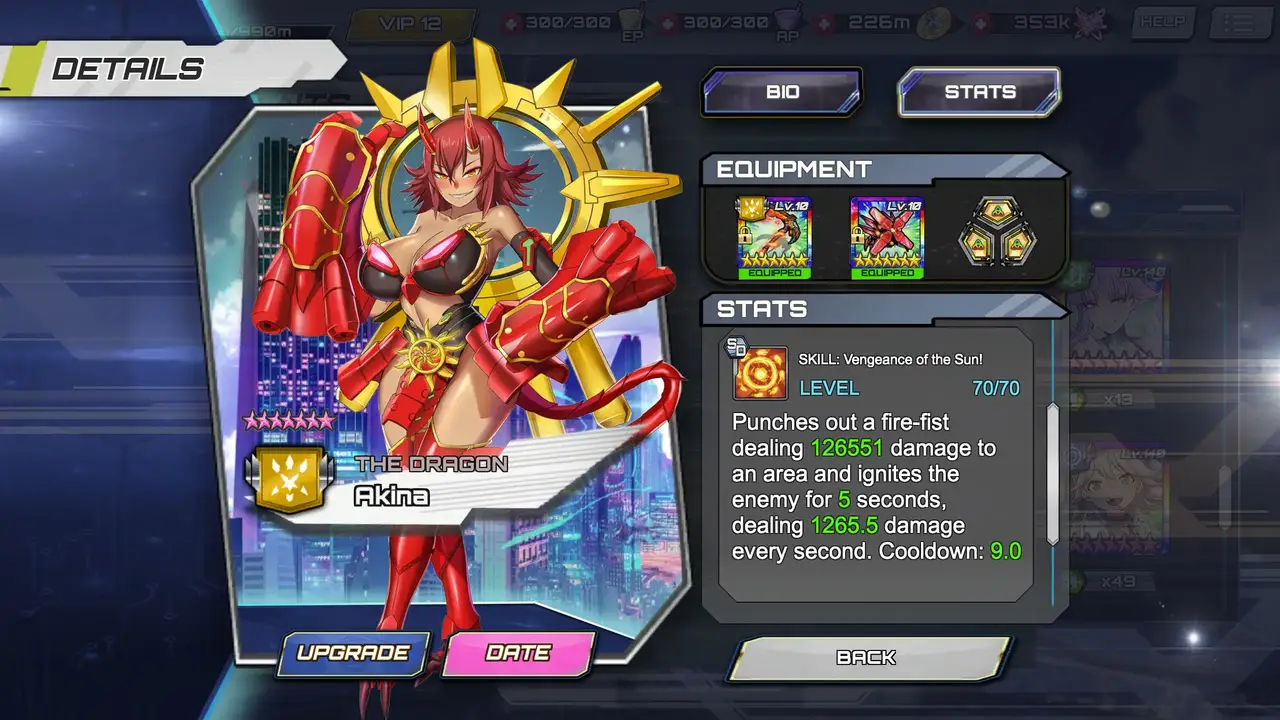Inspect the equipped red crossed gauntlets item
This screenshot has height=720, width=1280.
coord(887,237)
